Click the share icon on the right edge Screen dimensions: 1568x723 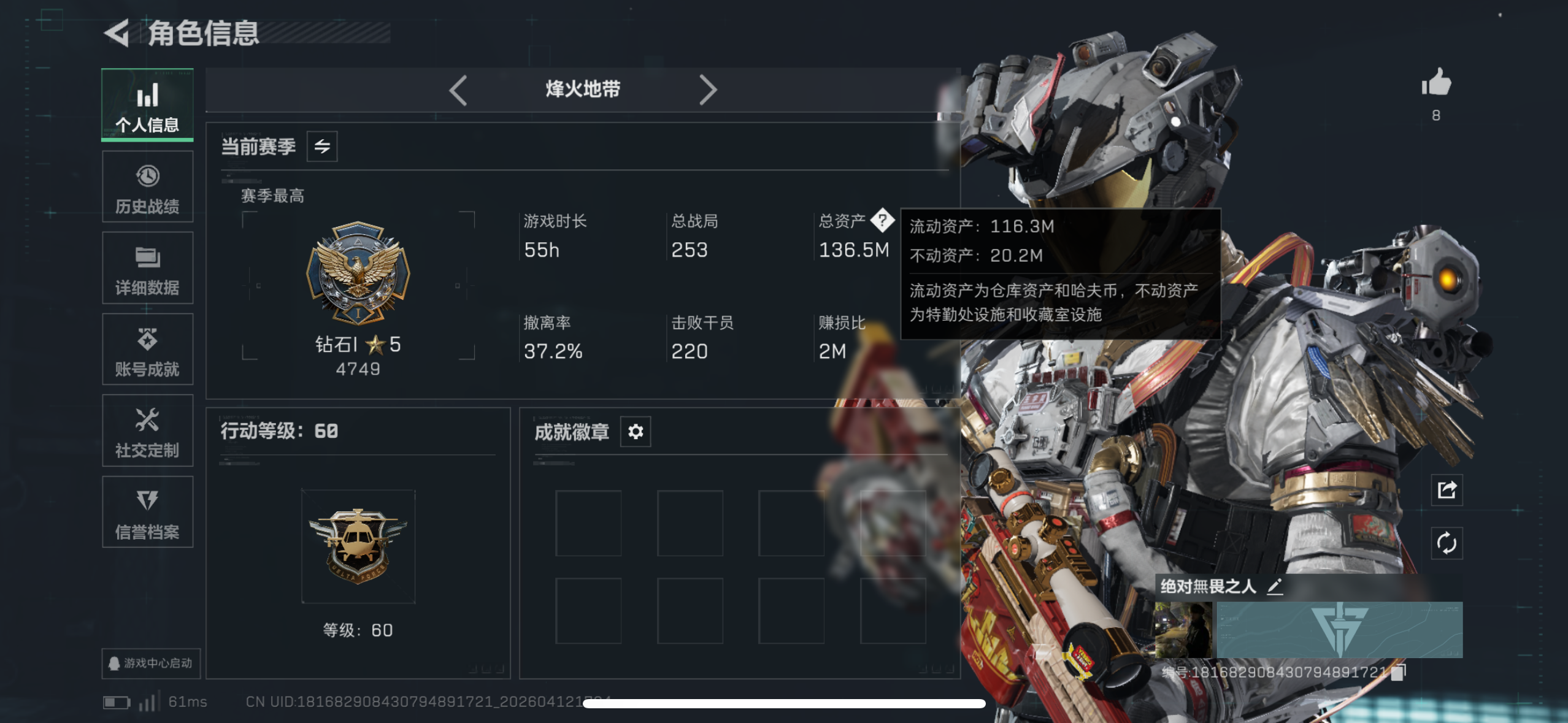tap(1448, 489)
